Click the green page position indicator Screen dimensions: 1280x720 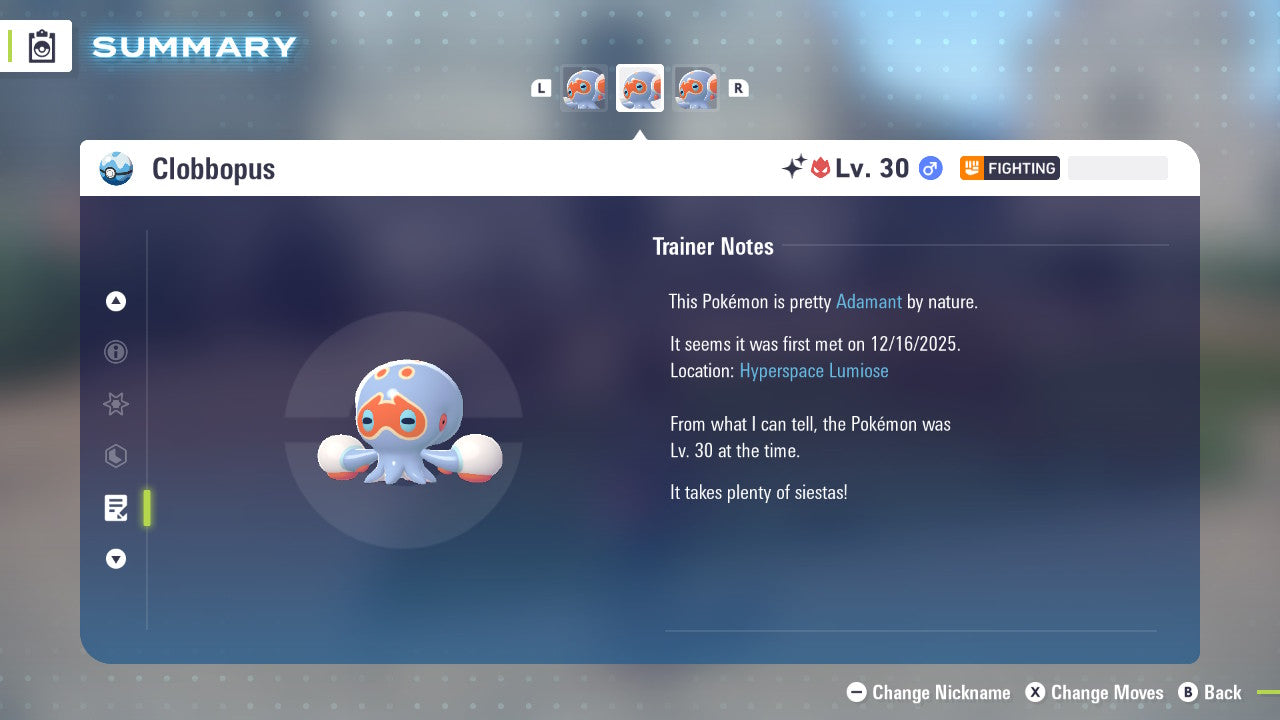point(147,508)
